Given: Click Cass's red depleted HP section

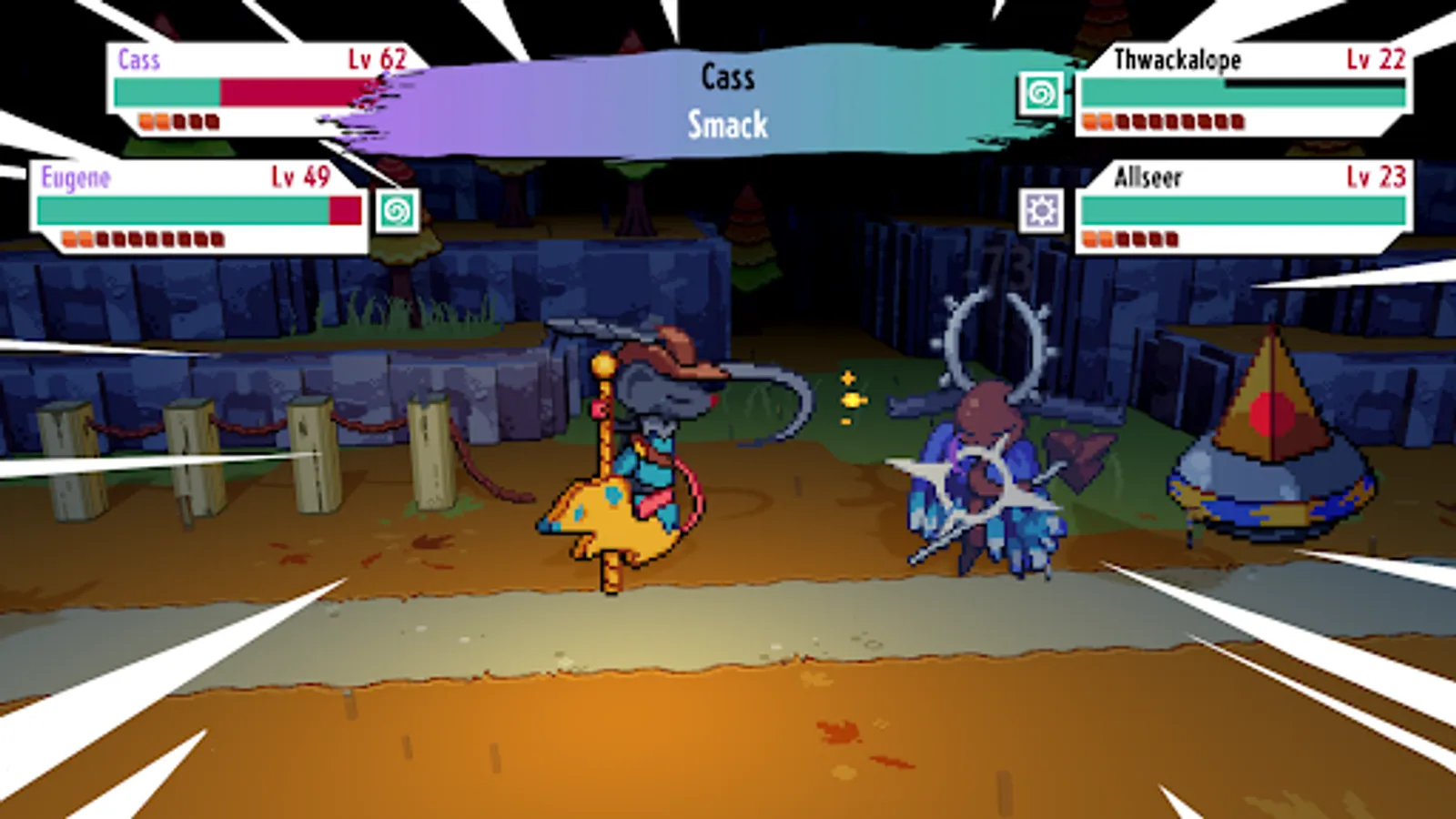Looking at the screenshot, I should point(291,89).
